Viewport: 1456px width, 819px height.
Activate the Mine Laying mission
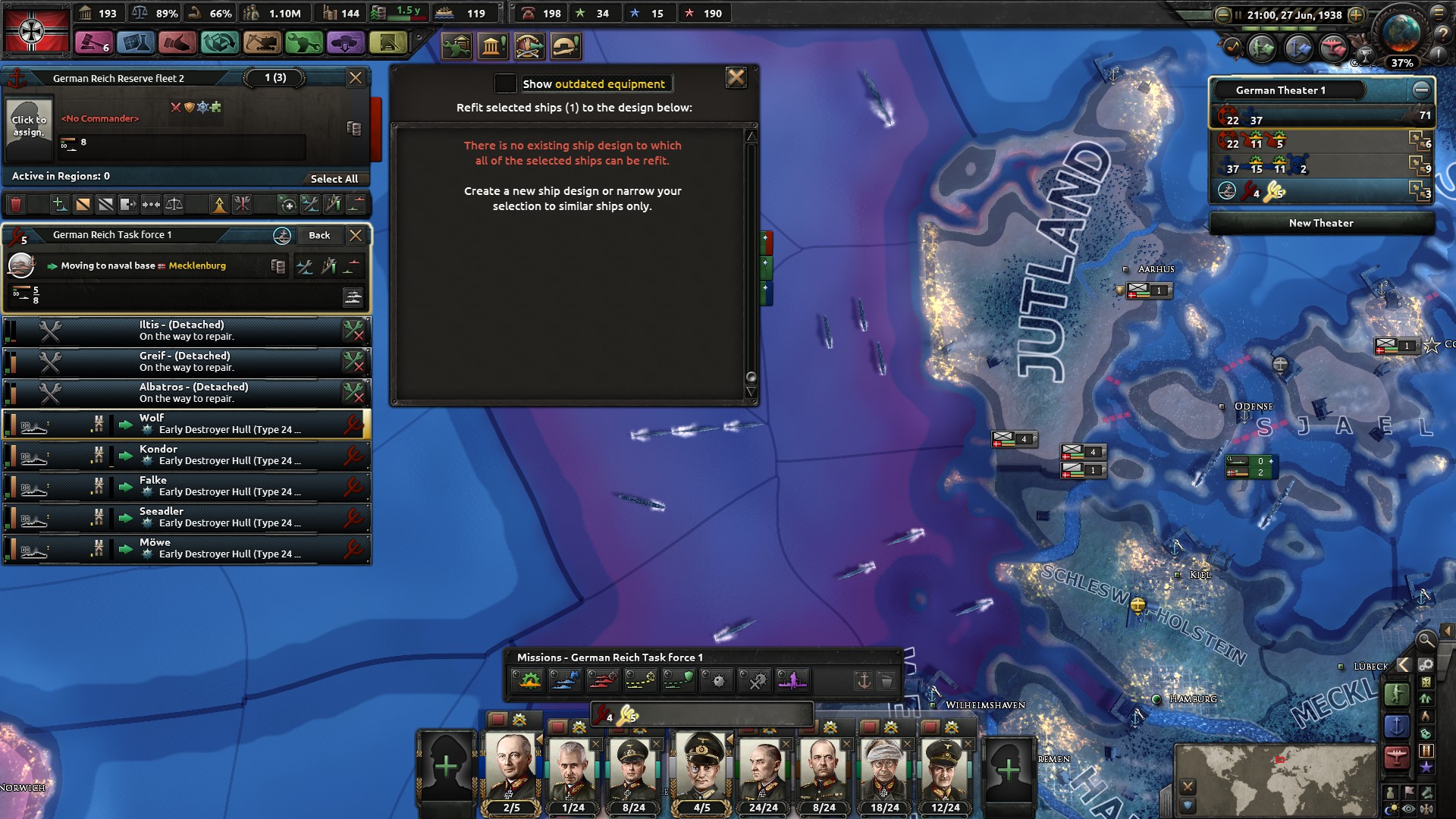click(715, 680)
